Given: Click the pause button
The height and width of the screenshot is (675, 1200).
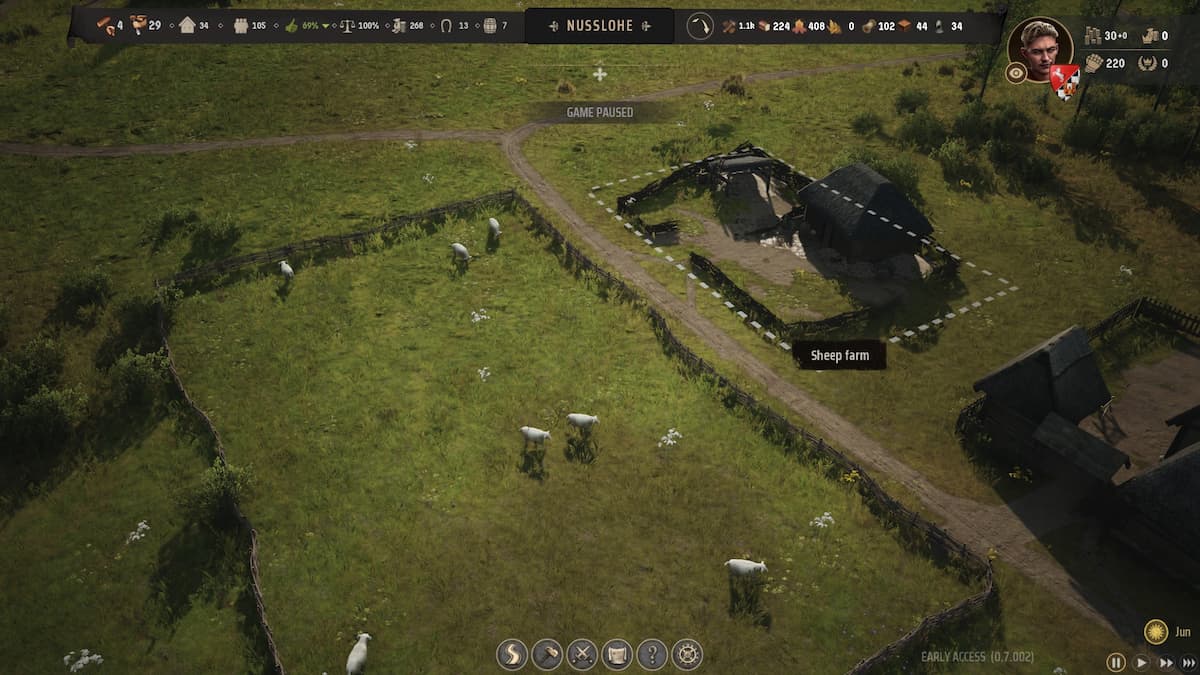Looking at the screenshot, I should pos(1116,662).
